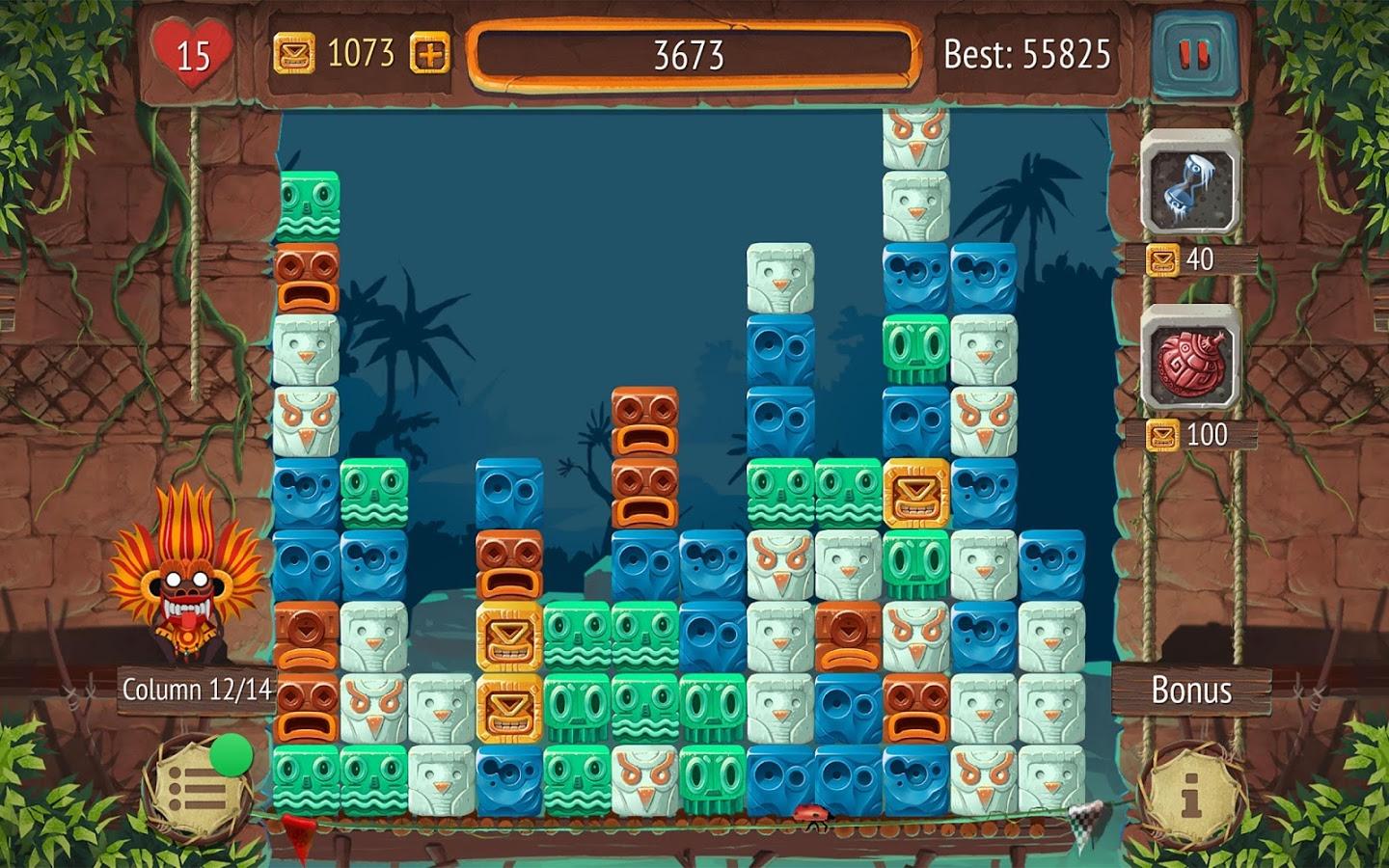
Task: Activate the frozen hourglass power-up
Action: pos(1190,183)
